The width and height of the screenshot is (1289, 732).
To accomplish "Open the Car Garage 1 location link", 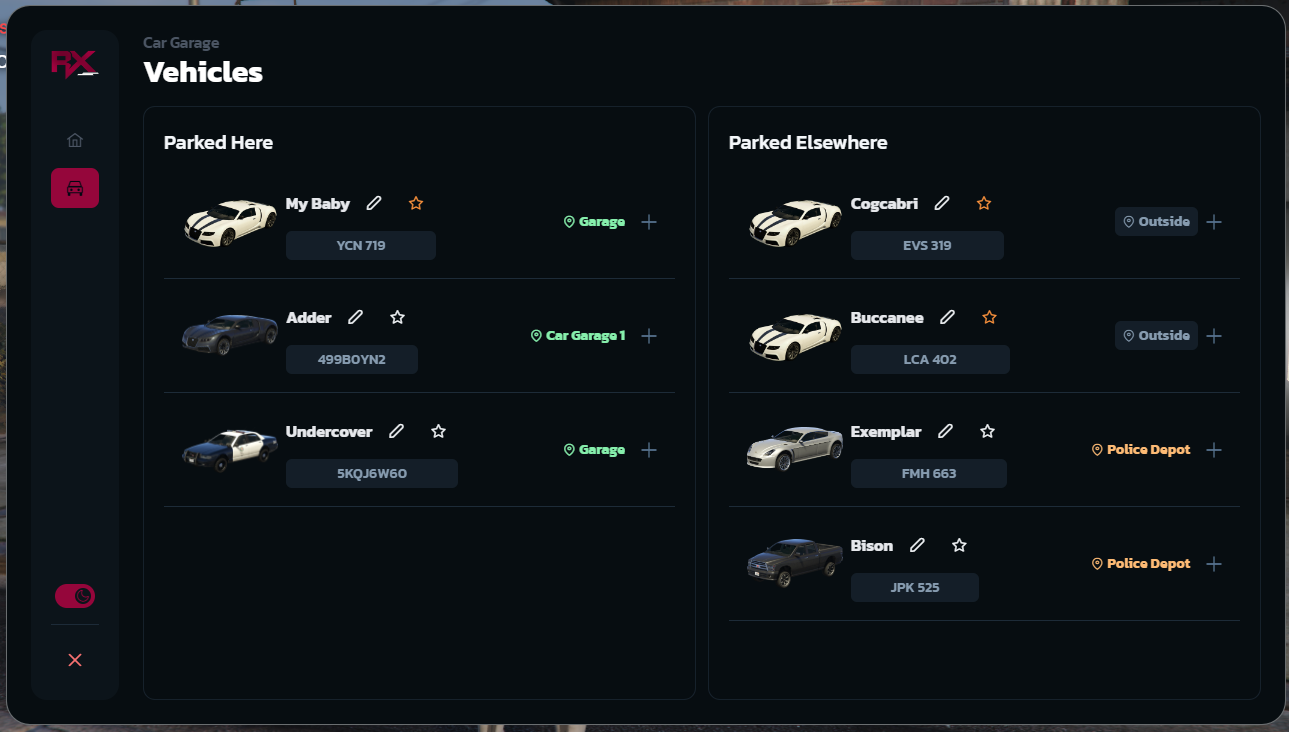I will 585,335.
